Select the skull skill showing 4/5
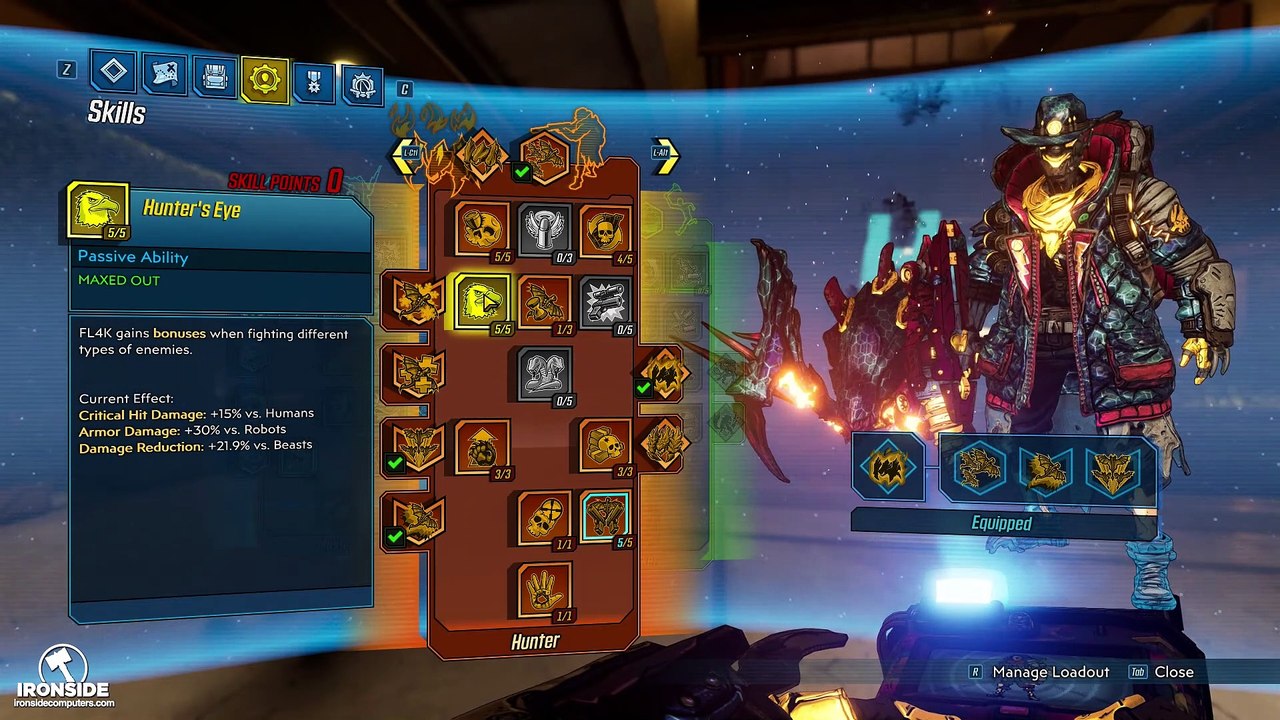The image size is (1280, 720). tap(605, 230)
